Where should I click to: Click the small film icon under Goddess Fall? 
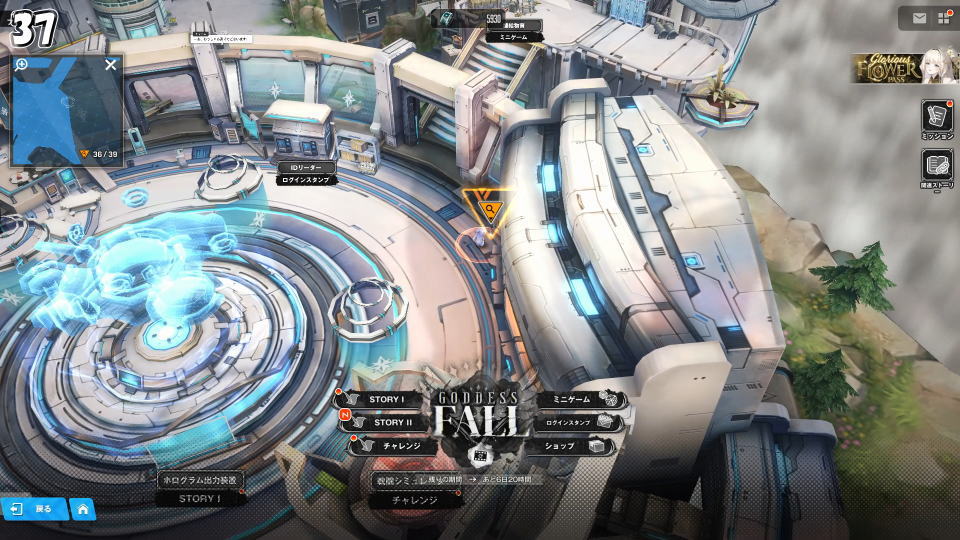pos(479,455)
